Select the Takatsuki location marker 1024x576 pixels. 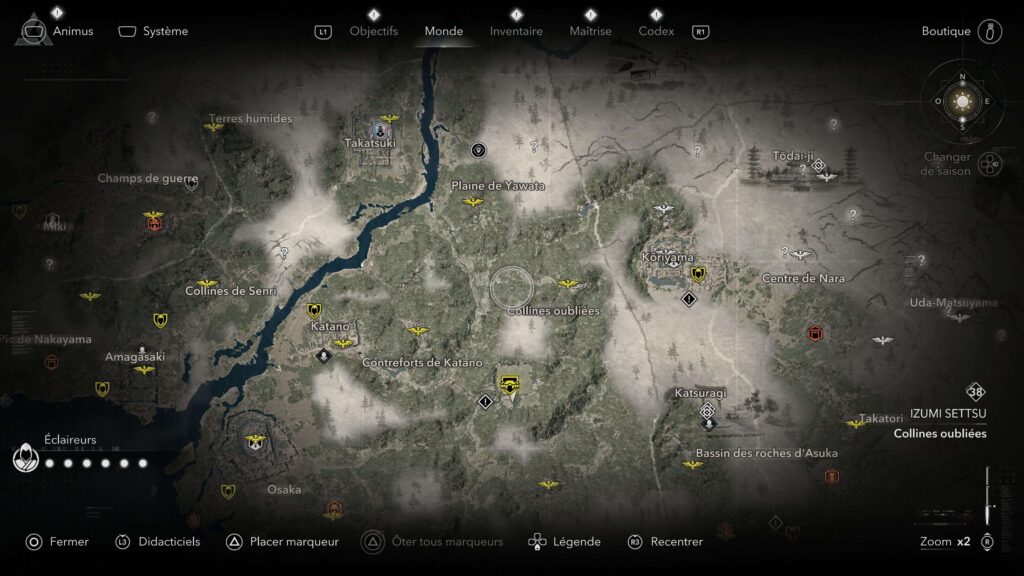tap(380, 129)
